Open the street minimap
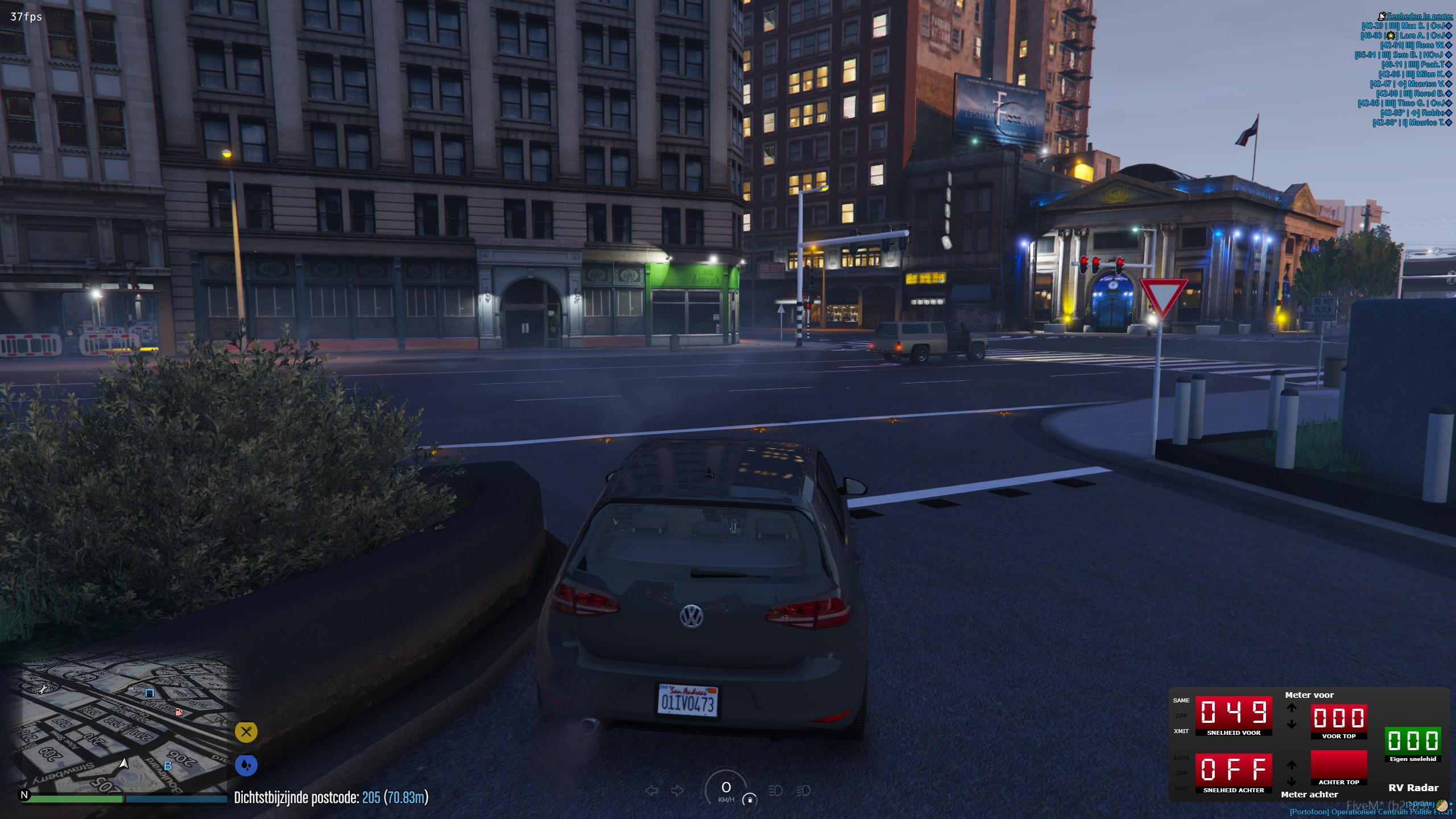Screen dimensions: 1456x819 (125, 725)
